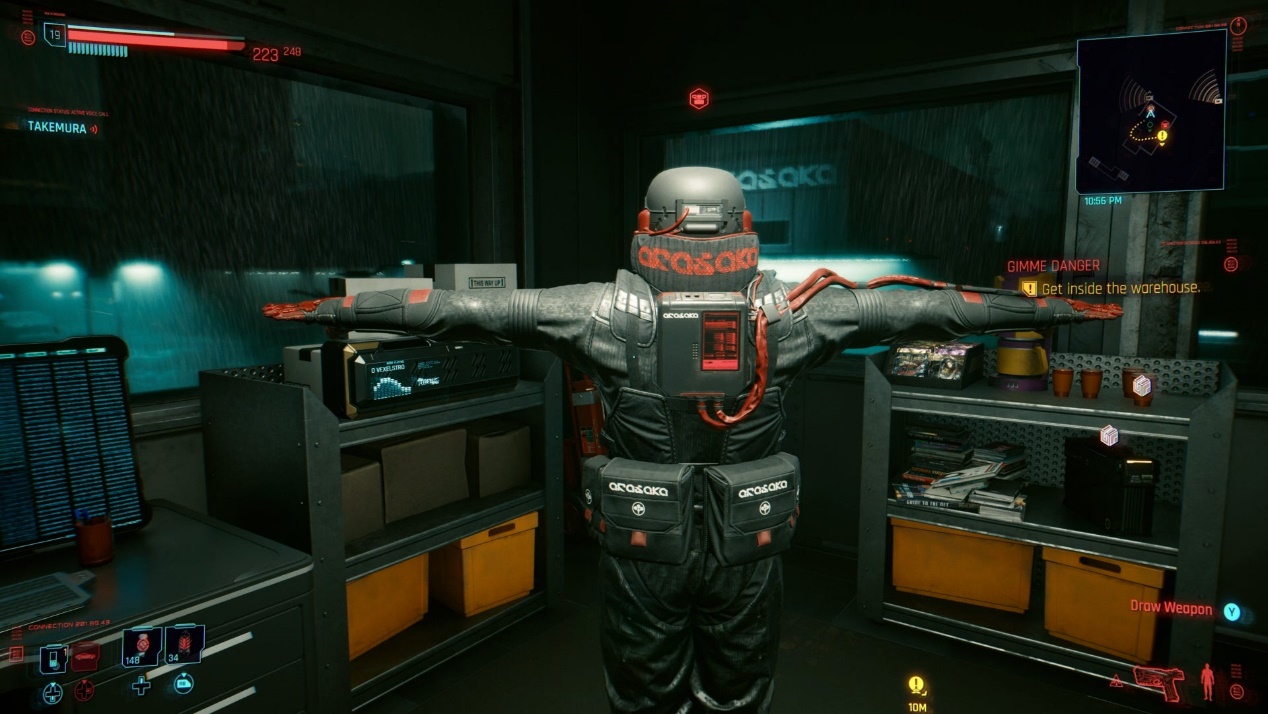Click the pistol weapon icon
Screen dimensions: 1268x714
point(1160,681)
